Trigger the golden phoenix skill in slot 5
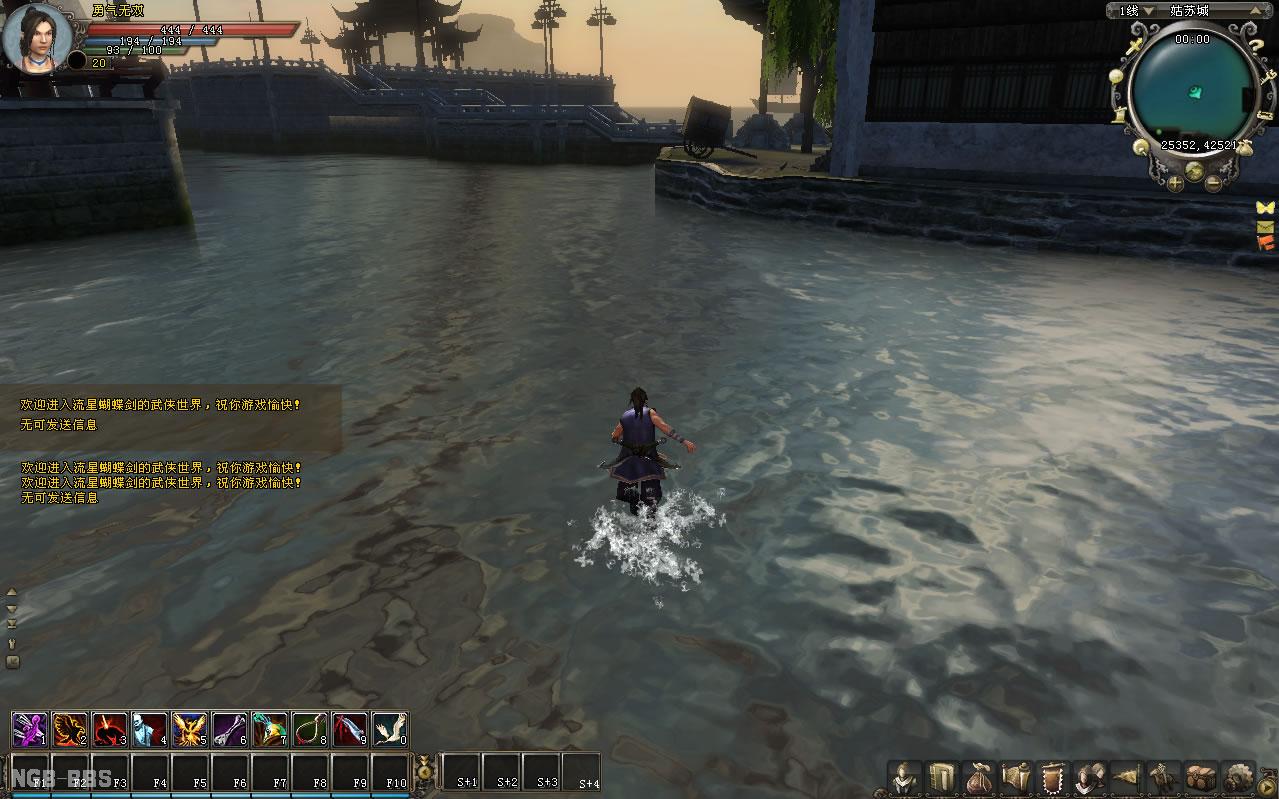 click(189, 729)
